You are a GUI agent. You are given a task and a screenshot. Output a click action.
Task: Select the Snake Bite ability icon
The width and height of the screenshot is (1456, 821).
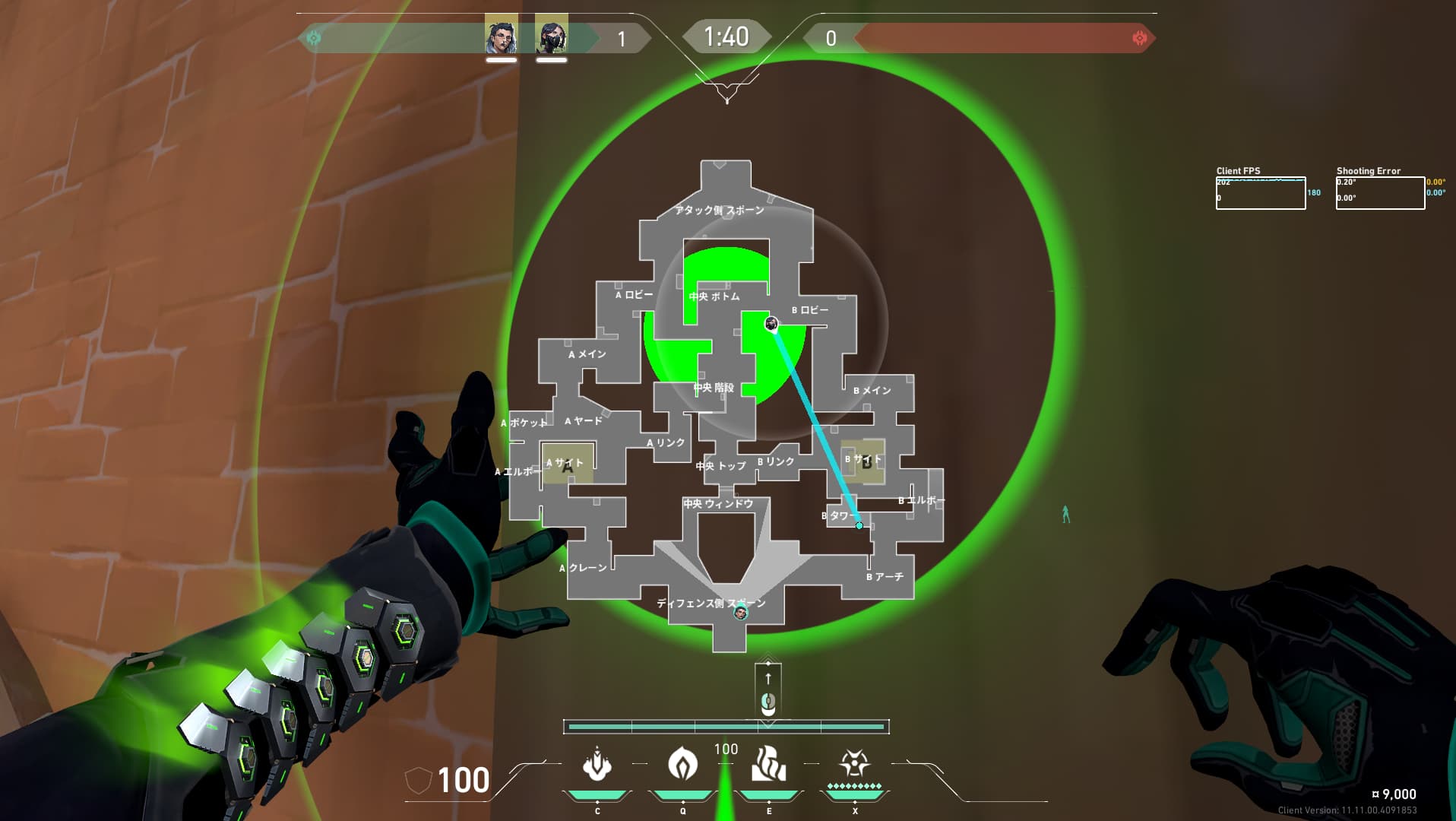[x=597, y=765]
